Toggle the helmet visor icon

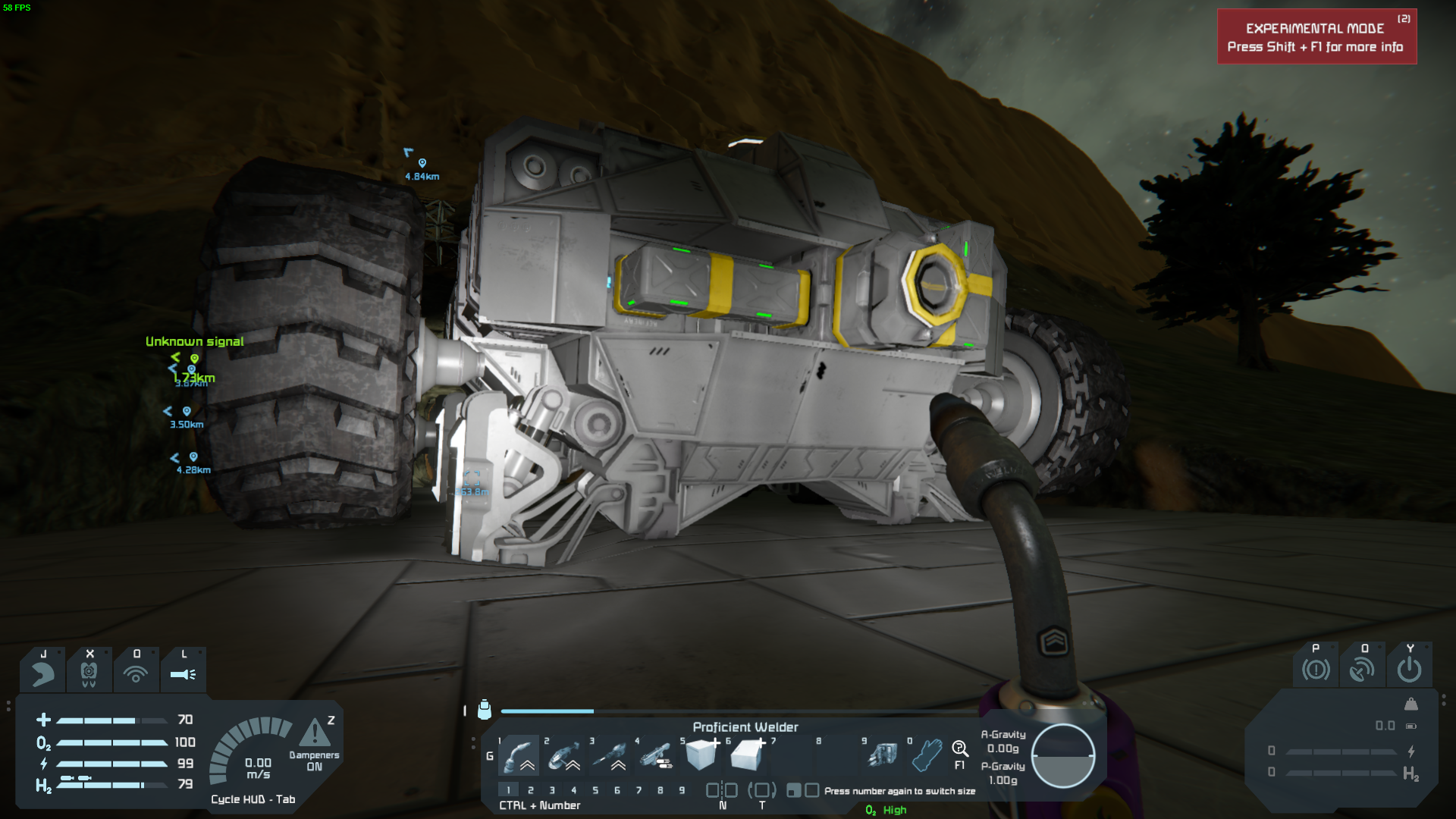pos(89,673)
